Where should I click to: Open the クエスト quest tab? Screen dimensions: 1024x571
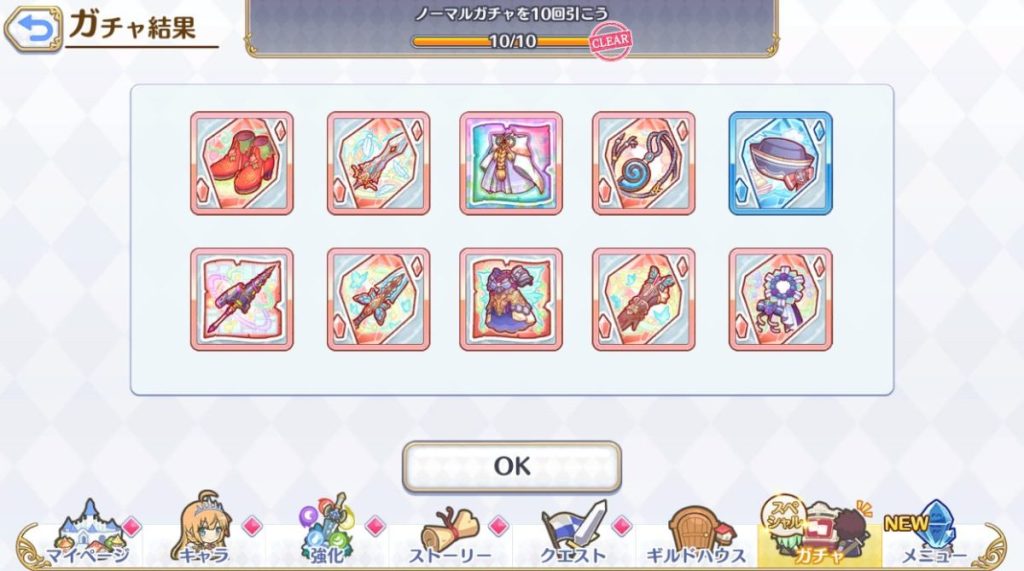pos(572,538)
